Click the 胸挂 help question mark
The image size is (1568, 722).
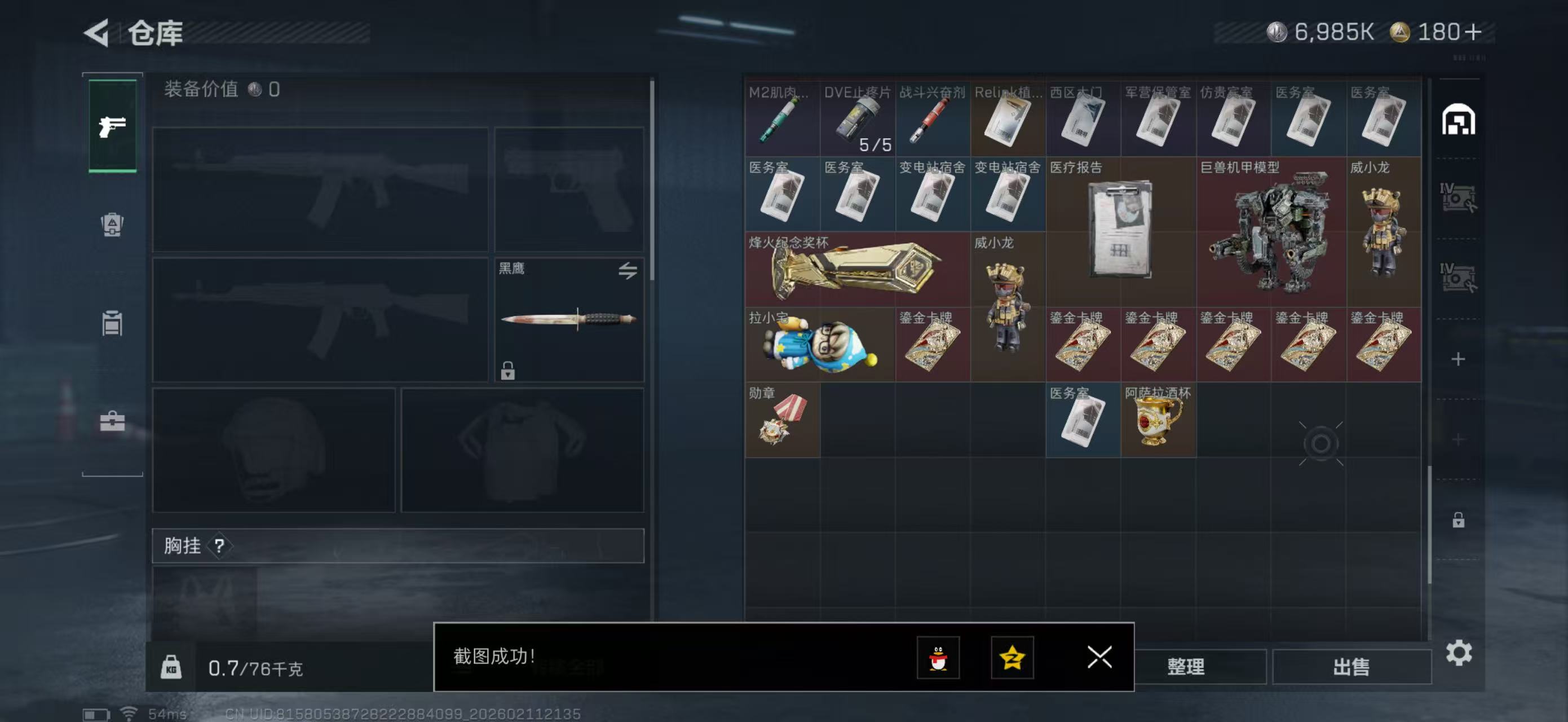click(x=219, y=546)
